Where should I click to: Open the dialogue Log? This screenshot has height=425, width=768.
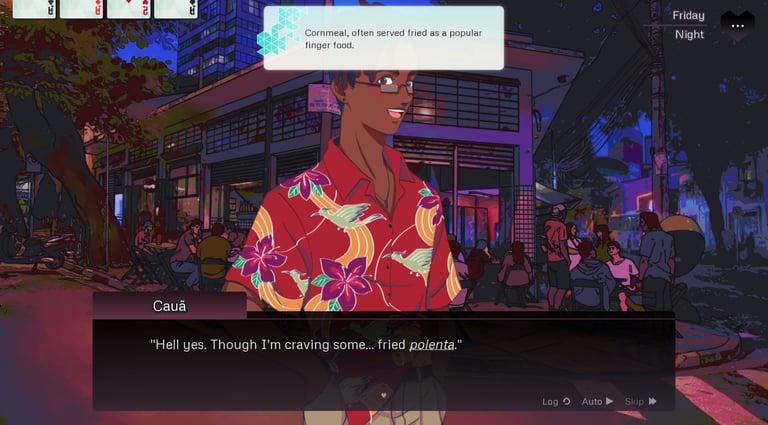556,401
